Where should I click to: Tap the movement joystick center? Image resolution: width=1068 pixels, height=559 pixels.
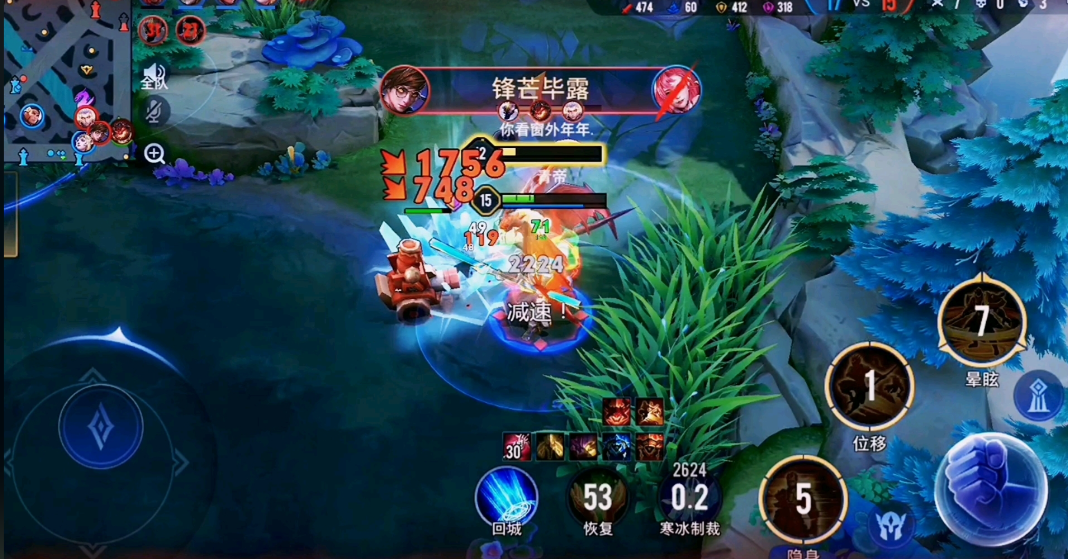(101, 427)
